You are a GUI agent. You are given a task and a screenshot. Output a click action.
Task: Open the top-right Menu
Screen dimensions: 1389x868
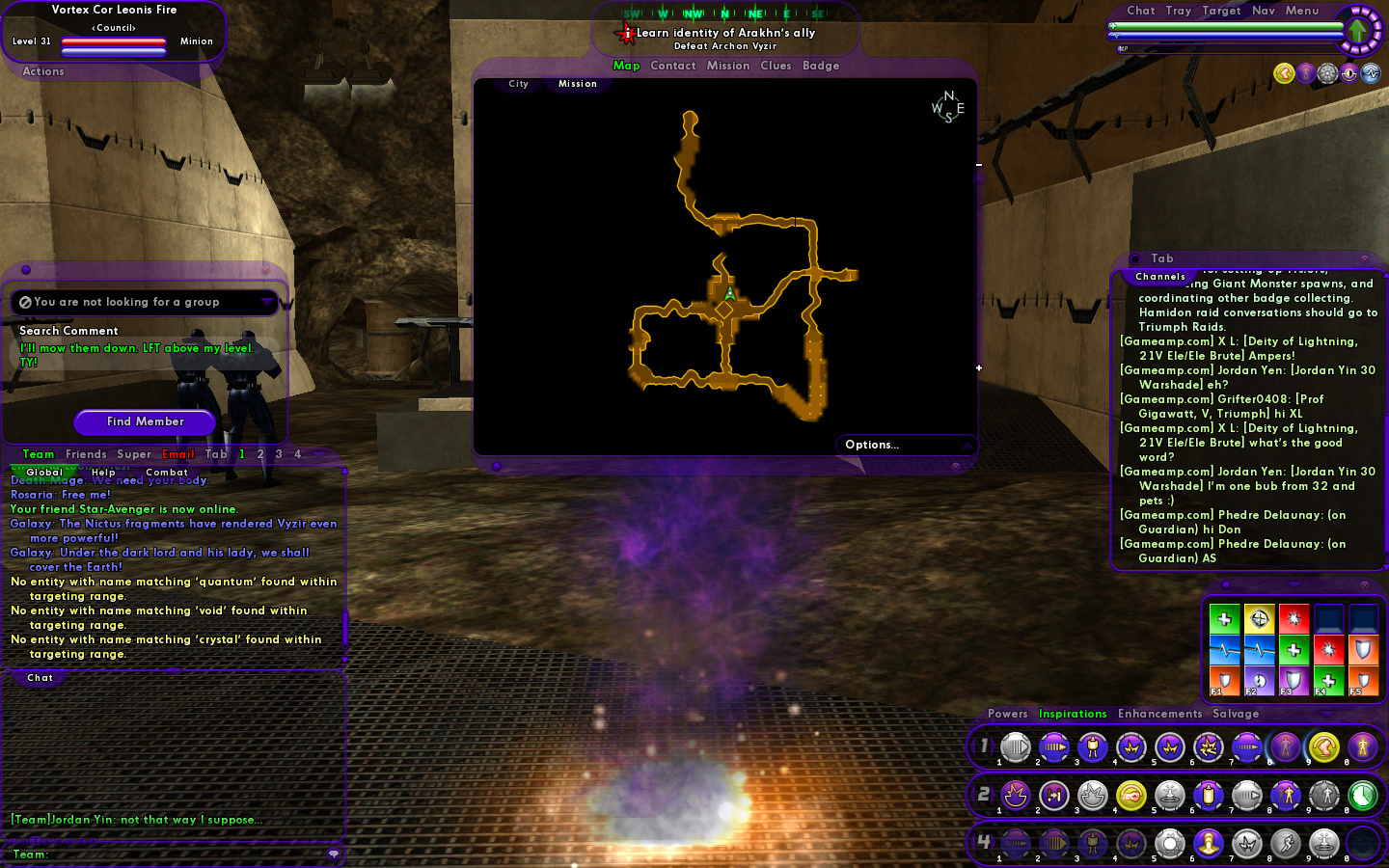1302,11
